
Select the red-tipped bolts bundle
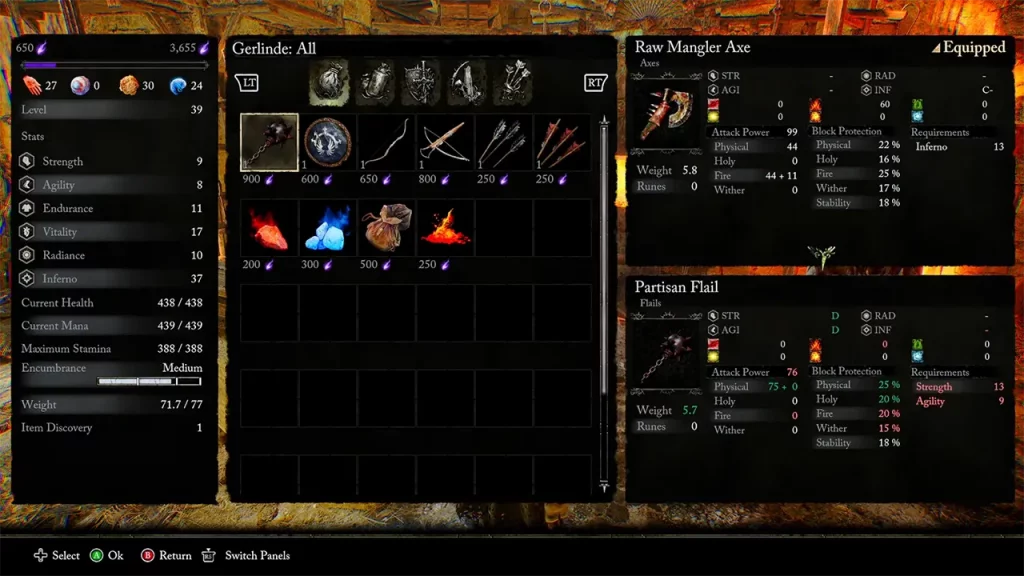562,143
